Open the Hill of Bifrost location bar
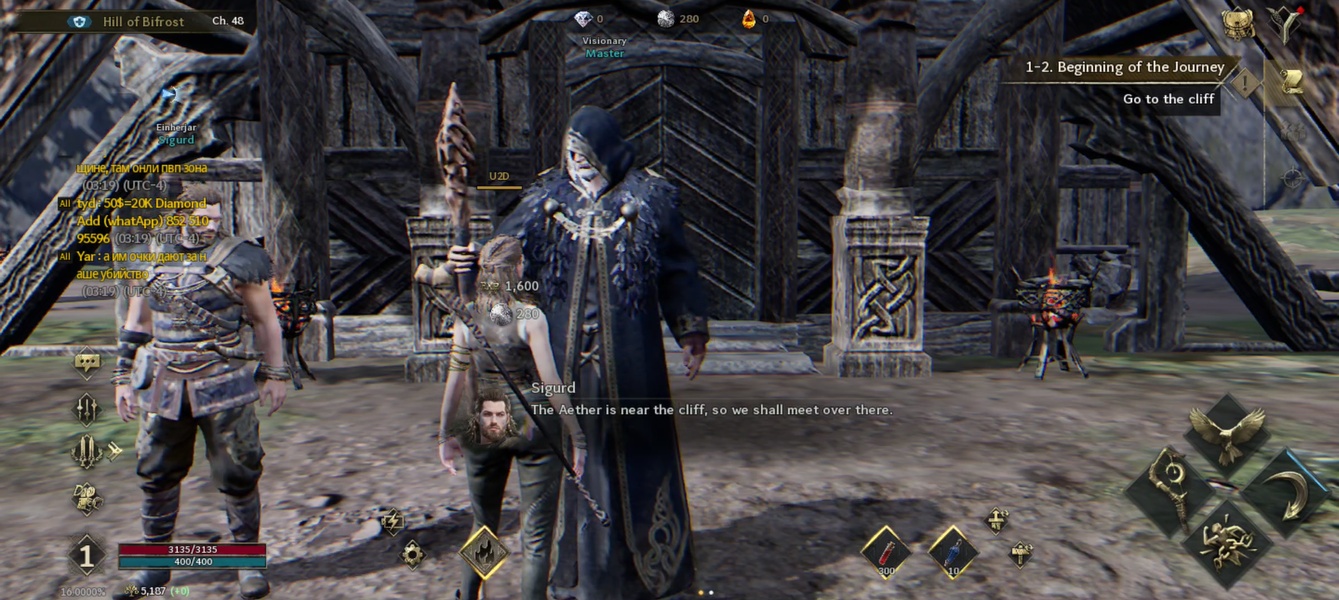 140,21
